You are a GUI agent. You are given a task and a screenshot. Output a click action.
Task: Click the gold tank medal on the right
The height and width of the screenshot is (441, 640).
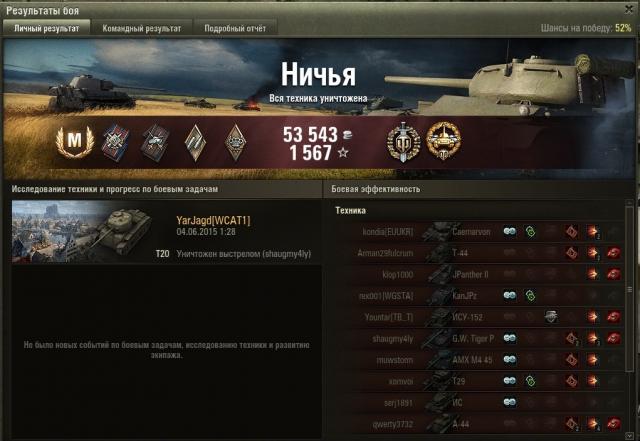pyautogui.click(x=442, y=142)
